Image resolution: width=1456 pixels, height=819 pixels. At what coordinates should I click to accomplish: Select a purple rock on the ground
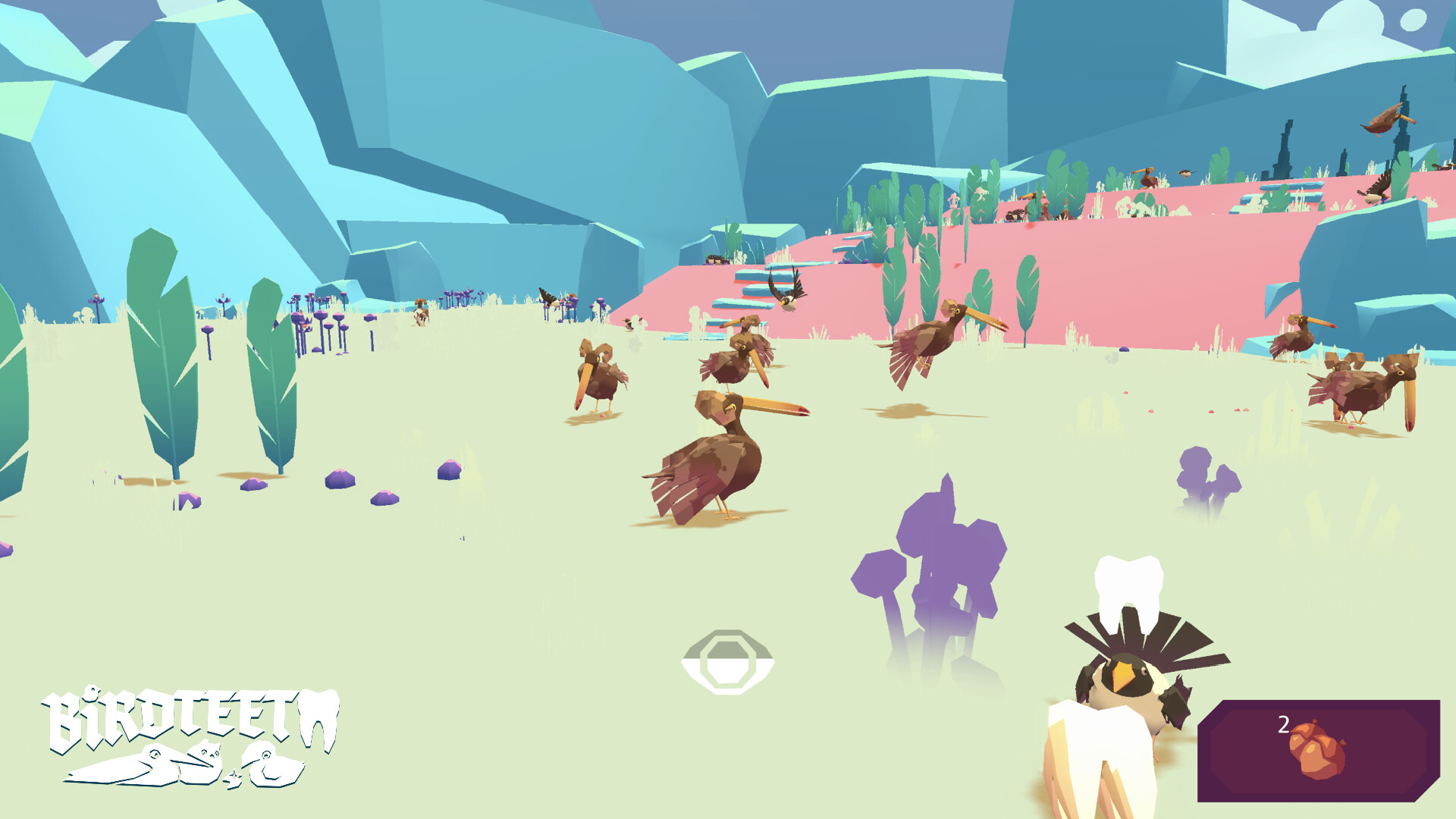(340, 479)
